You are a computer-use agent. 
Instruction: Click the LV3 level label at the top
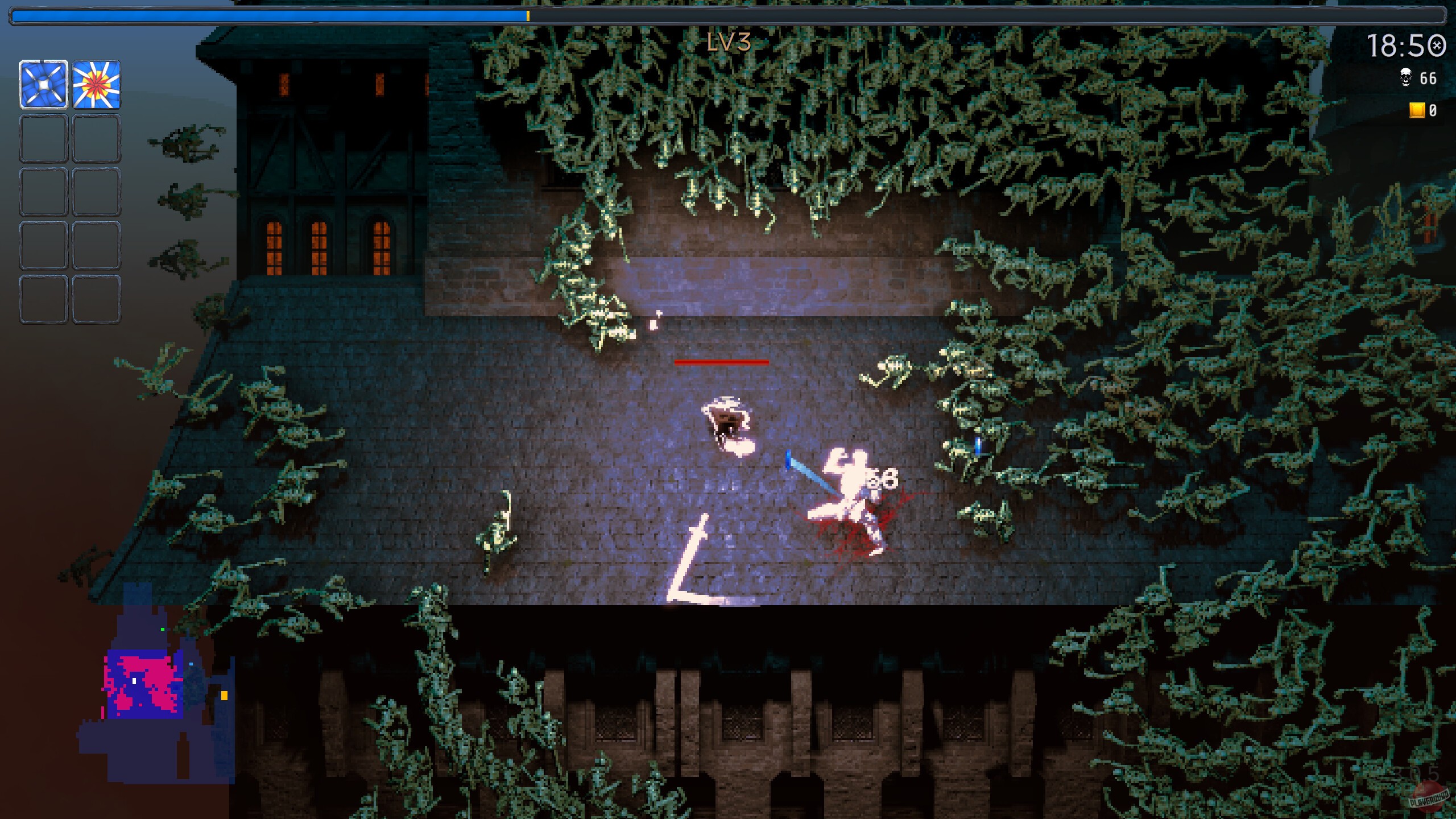[x=728, y=43]
